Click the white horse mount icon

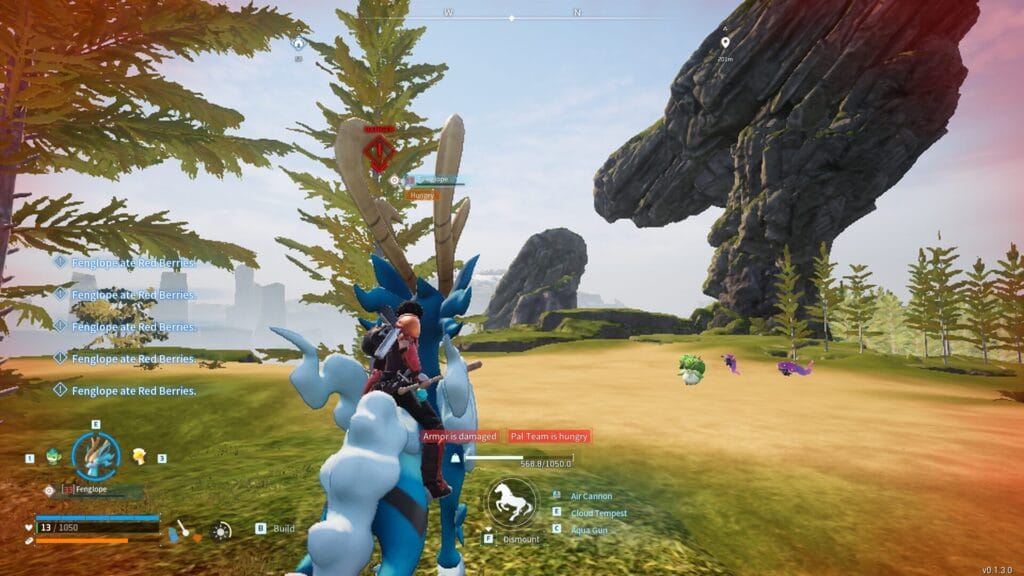pyautogui.click(x=511, y=503)
